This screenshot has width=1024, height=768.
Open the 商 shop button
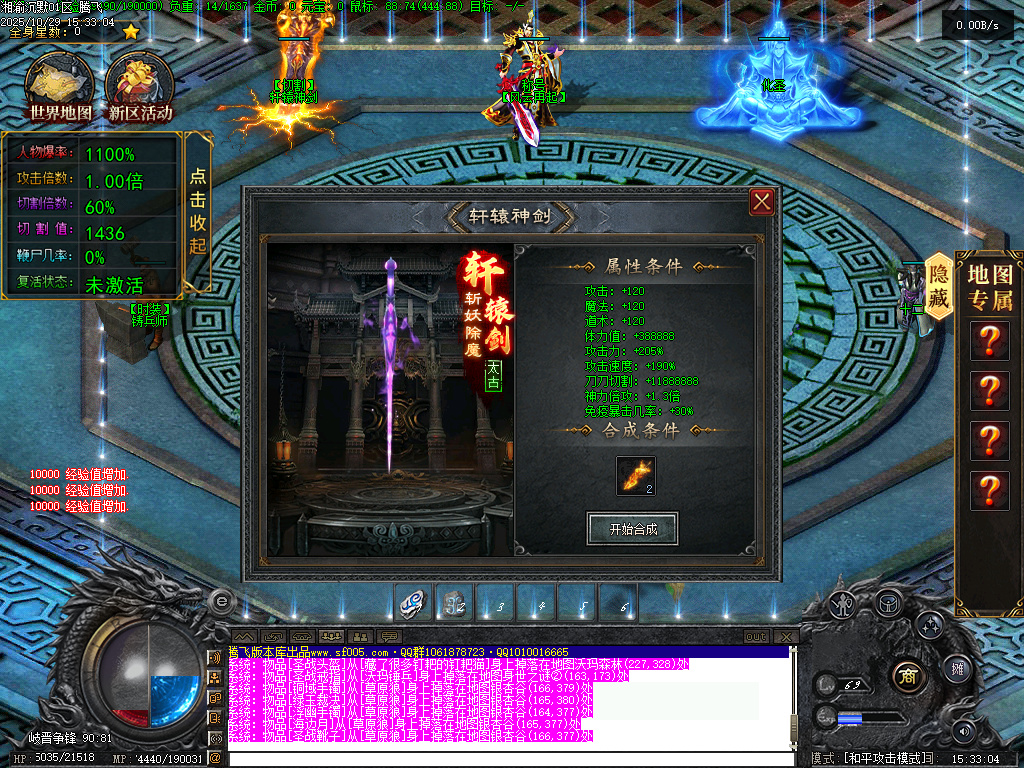(x=908, y=673)
